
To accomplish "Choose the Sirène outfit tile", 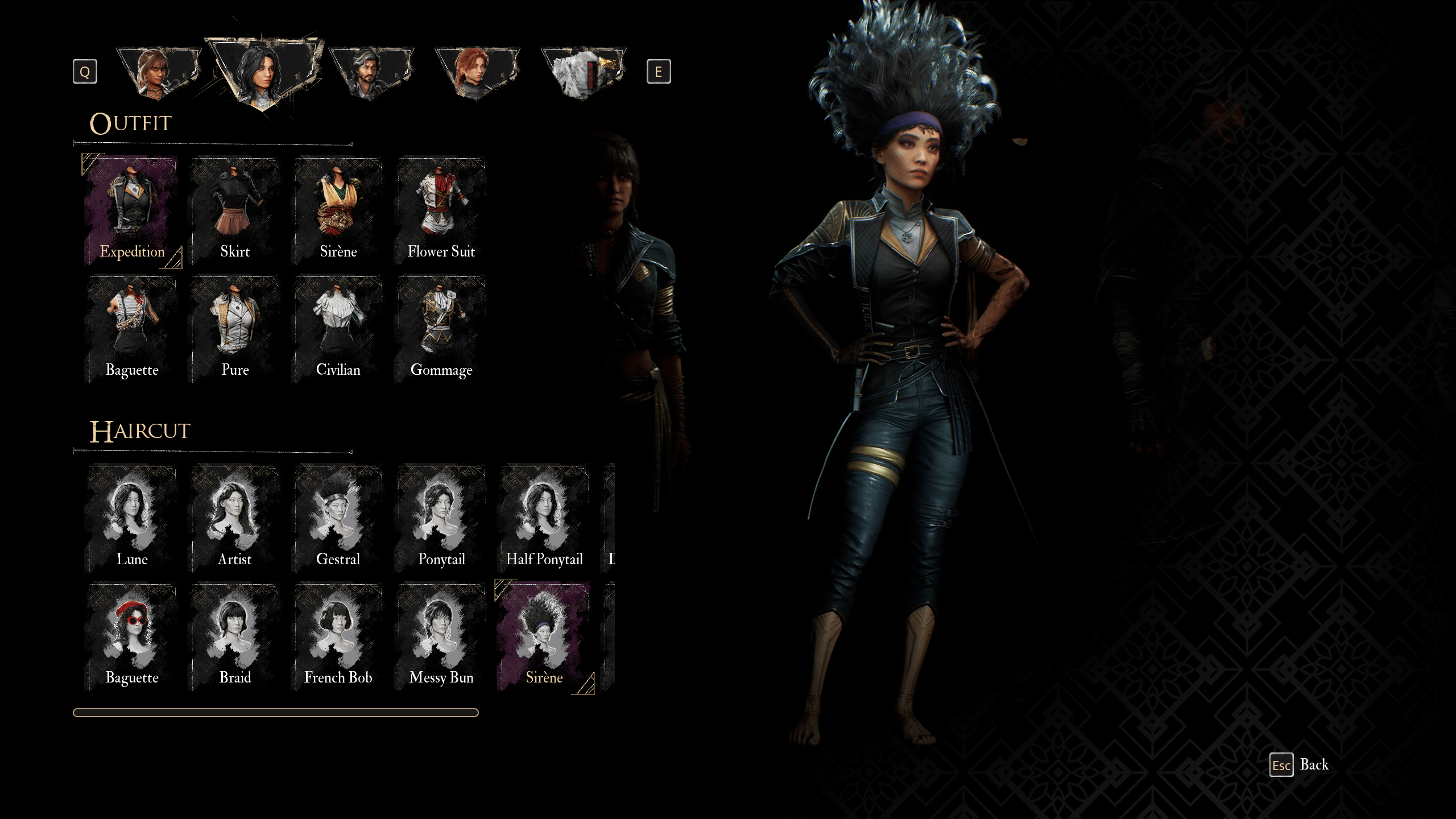I will [338, 211].
